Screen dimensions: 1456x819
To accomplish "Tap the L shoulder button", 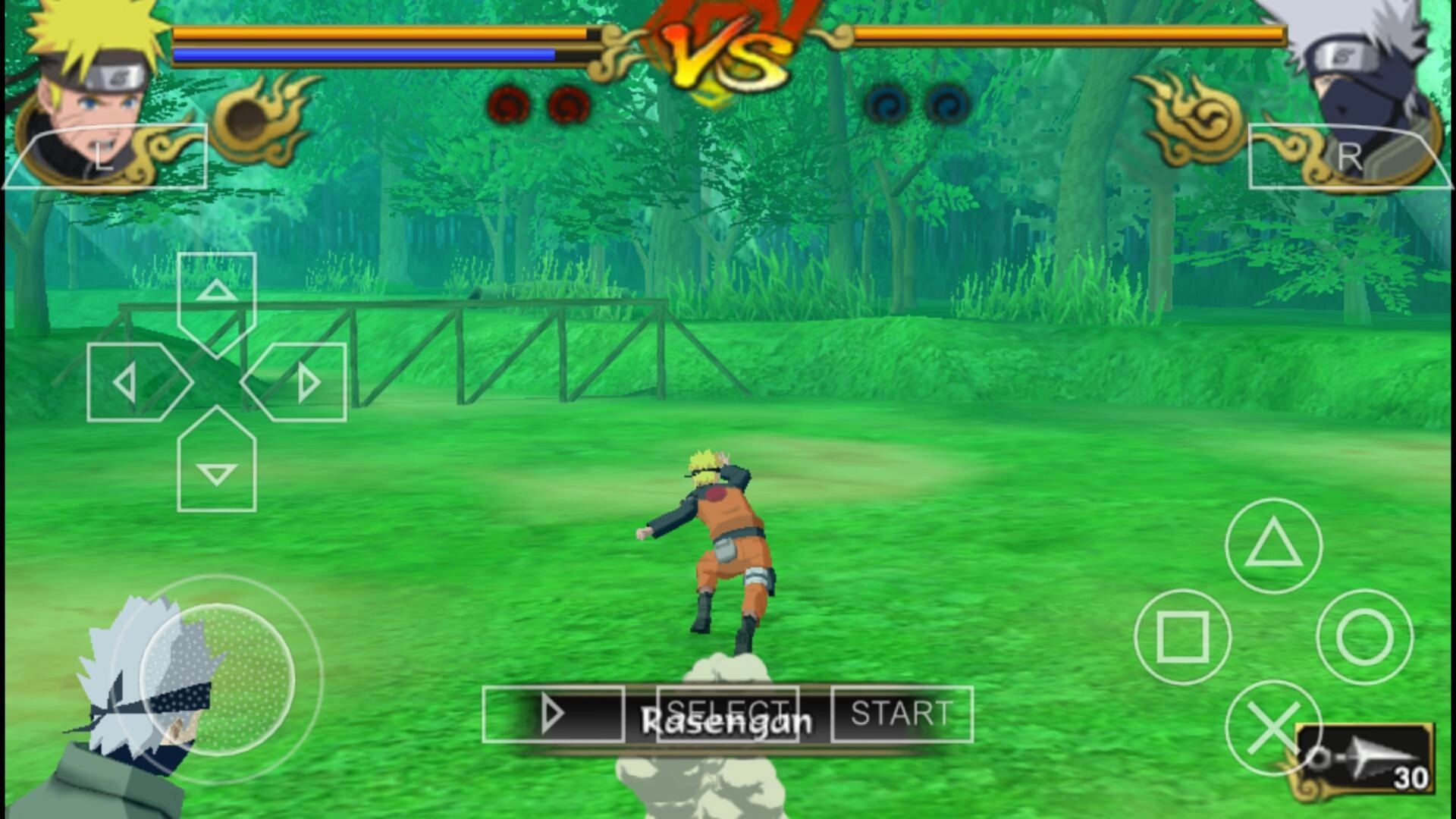I will coord(106,156).
